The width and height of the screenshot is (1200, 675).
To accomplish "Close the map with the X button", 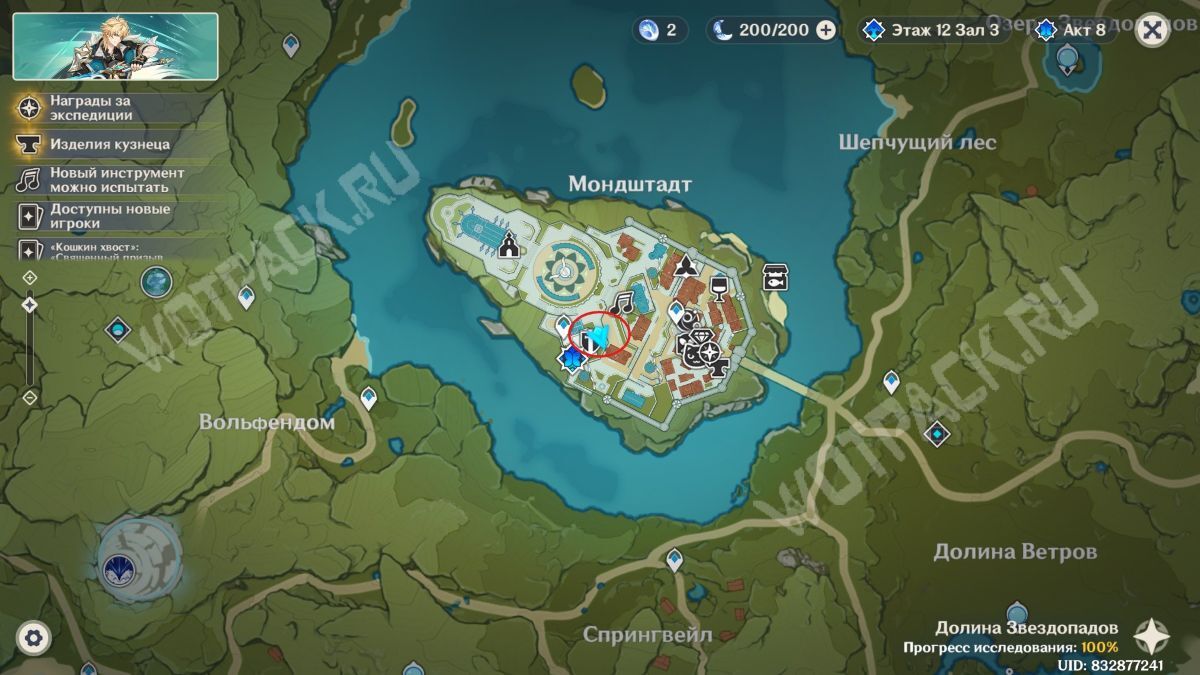I will pyautogui.click(x=1153, y=30).
